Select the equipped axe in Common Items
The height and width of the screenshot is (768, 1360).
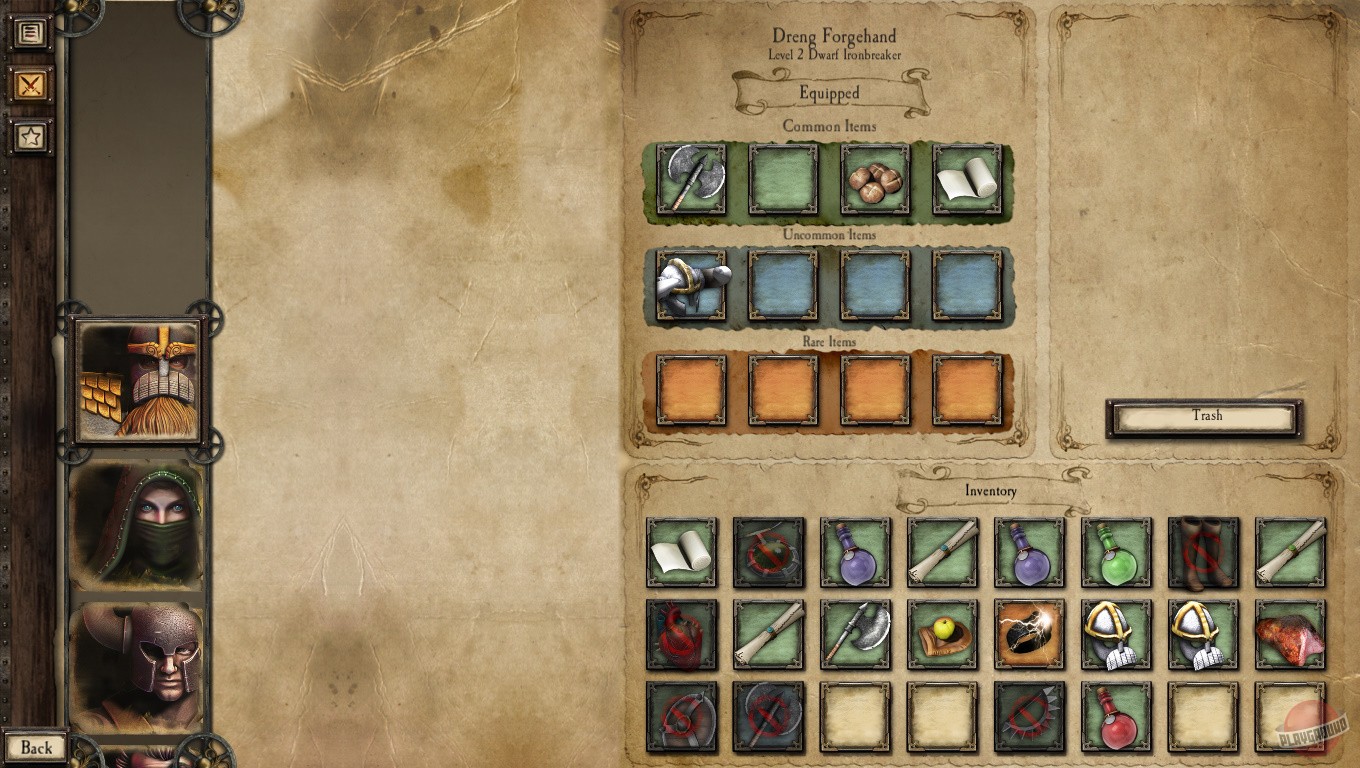coord(692,183)
